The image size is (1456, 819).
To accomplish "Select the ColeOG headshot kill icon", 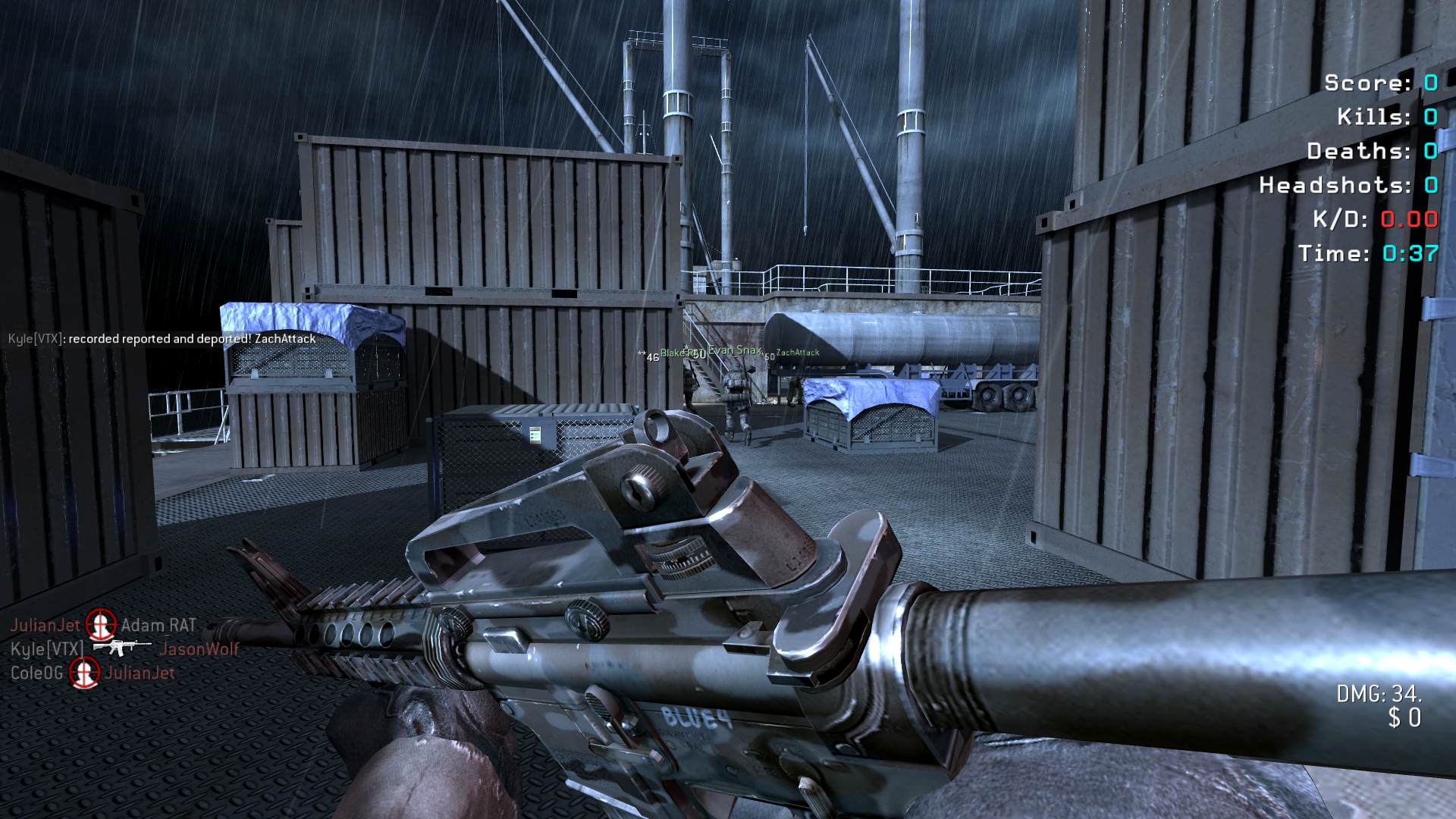I will (85, 673).
